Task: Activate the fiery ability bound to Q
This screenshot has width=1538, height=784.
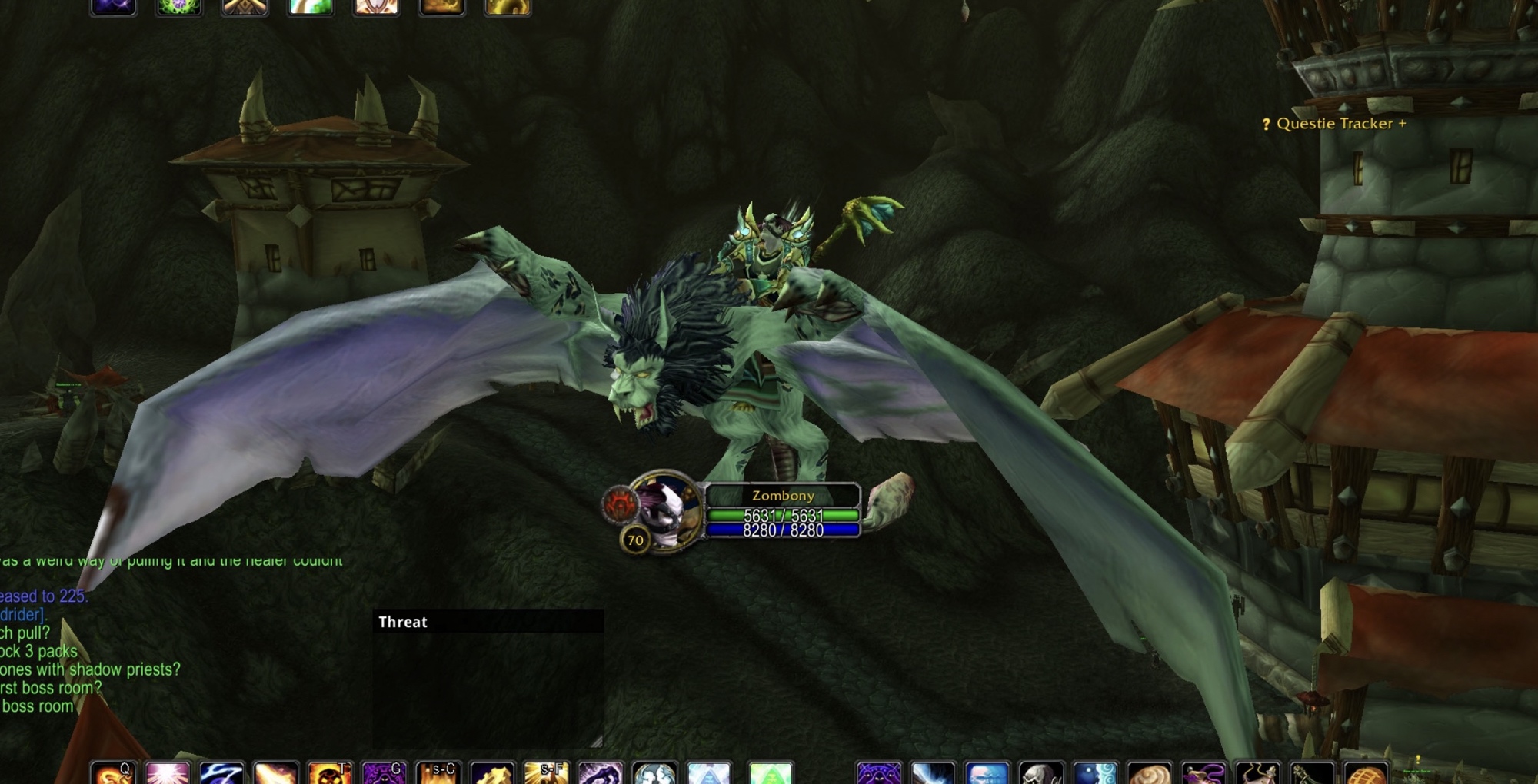Action: tap(114, 773)
